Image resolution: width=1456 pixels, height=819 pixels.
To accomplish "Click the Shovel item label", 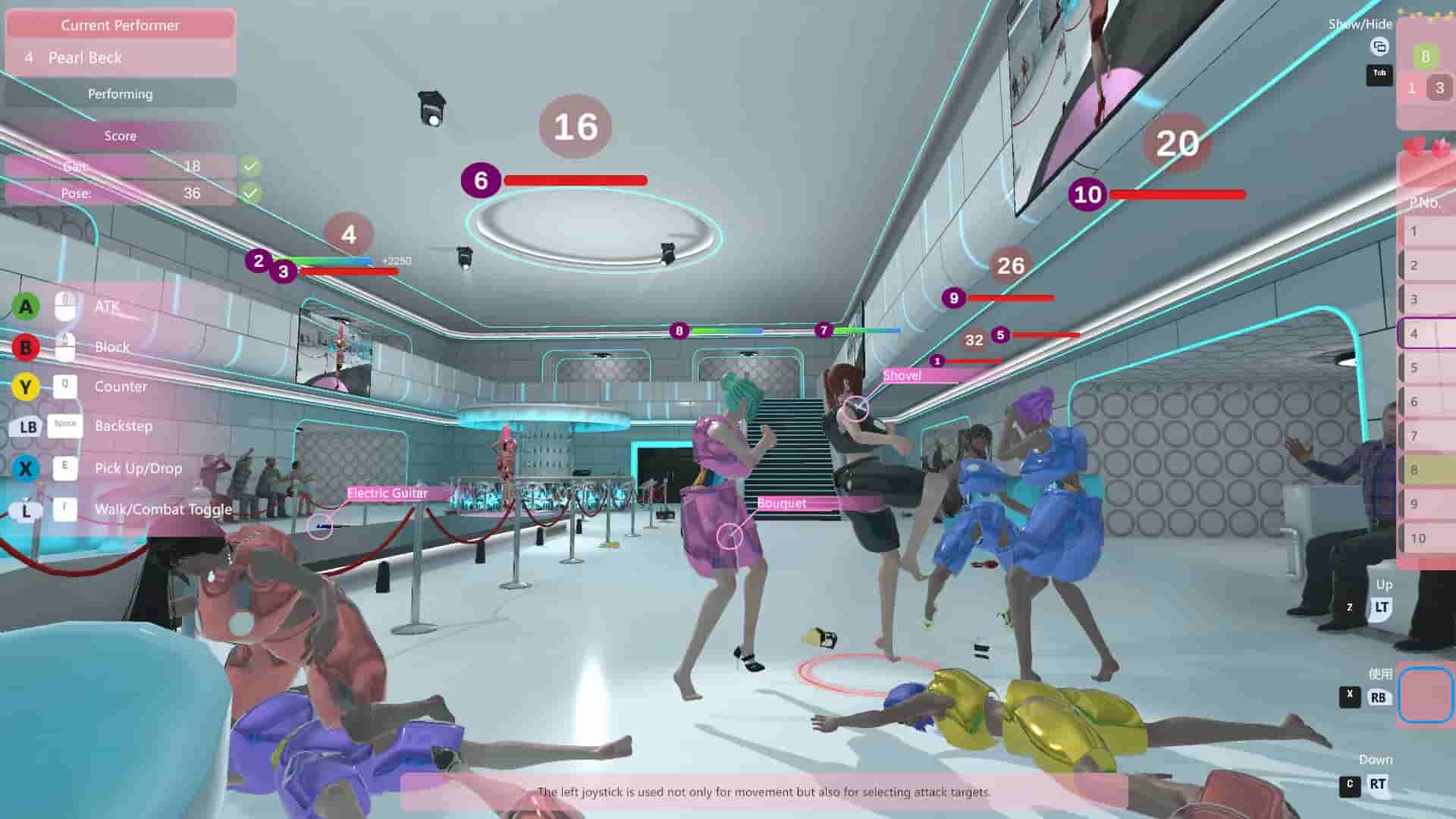I will click(x=902, y=375).
